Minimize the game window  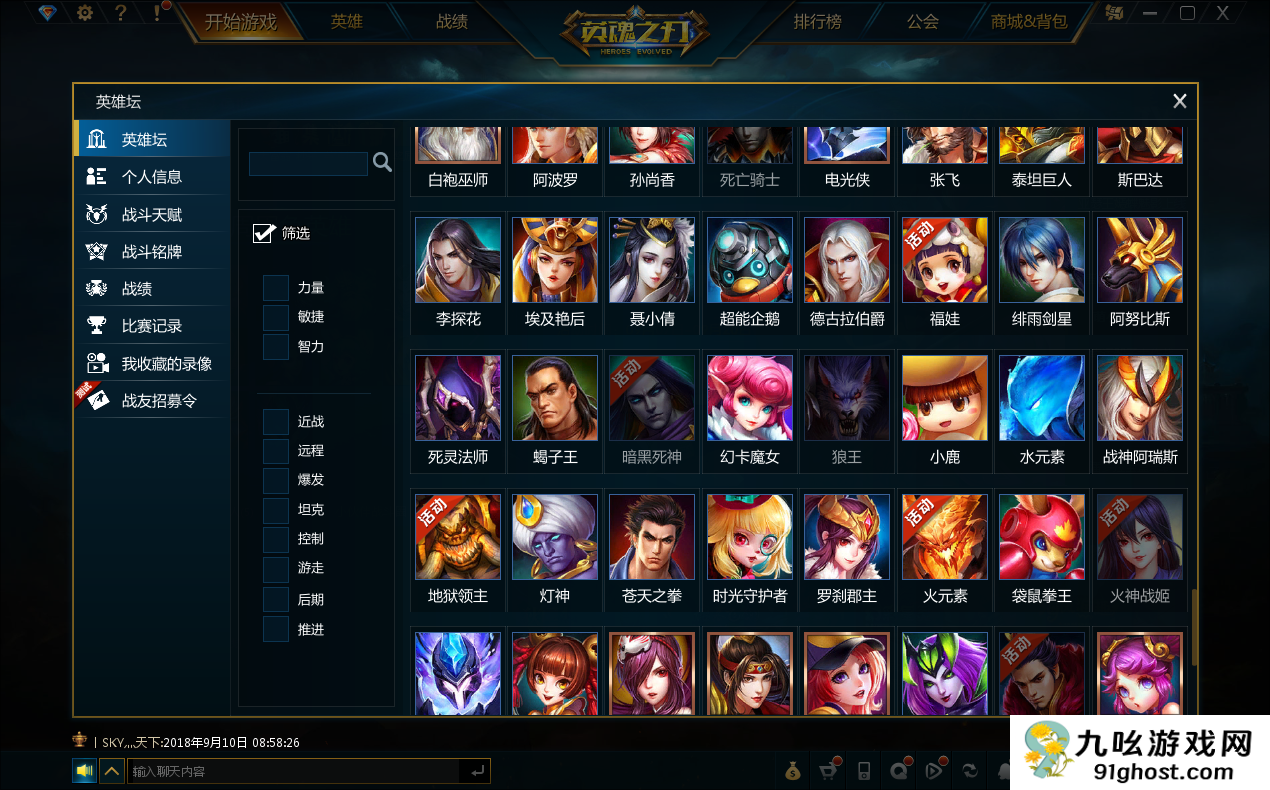pyautogui.click(x=1151, y=13)
